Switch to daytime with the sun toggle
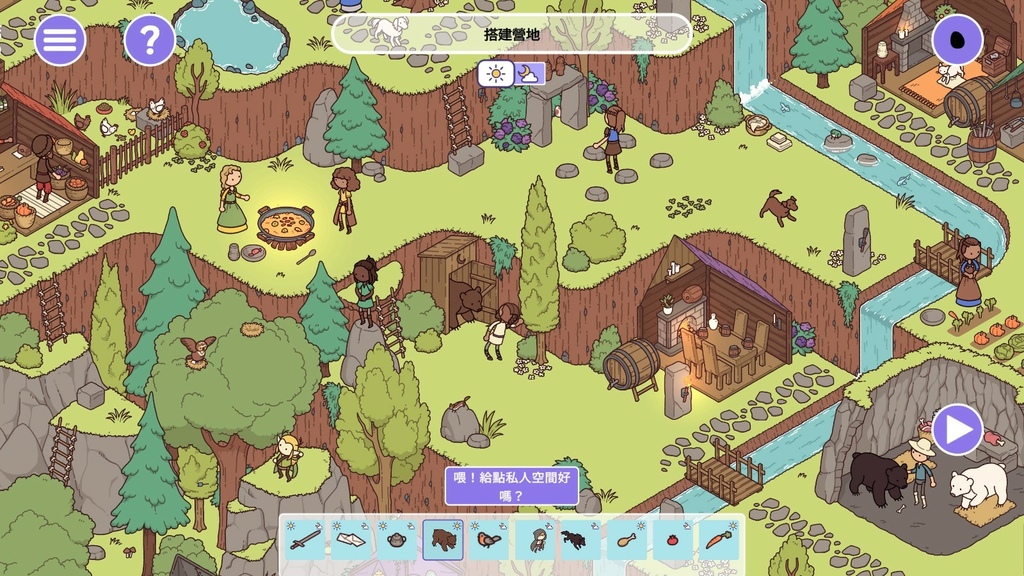 tap(495, 73)
